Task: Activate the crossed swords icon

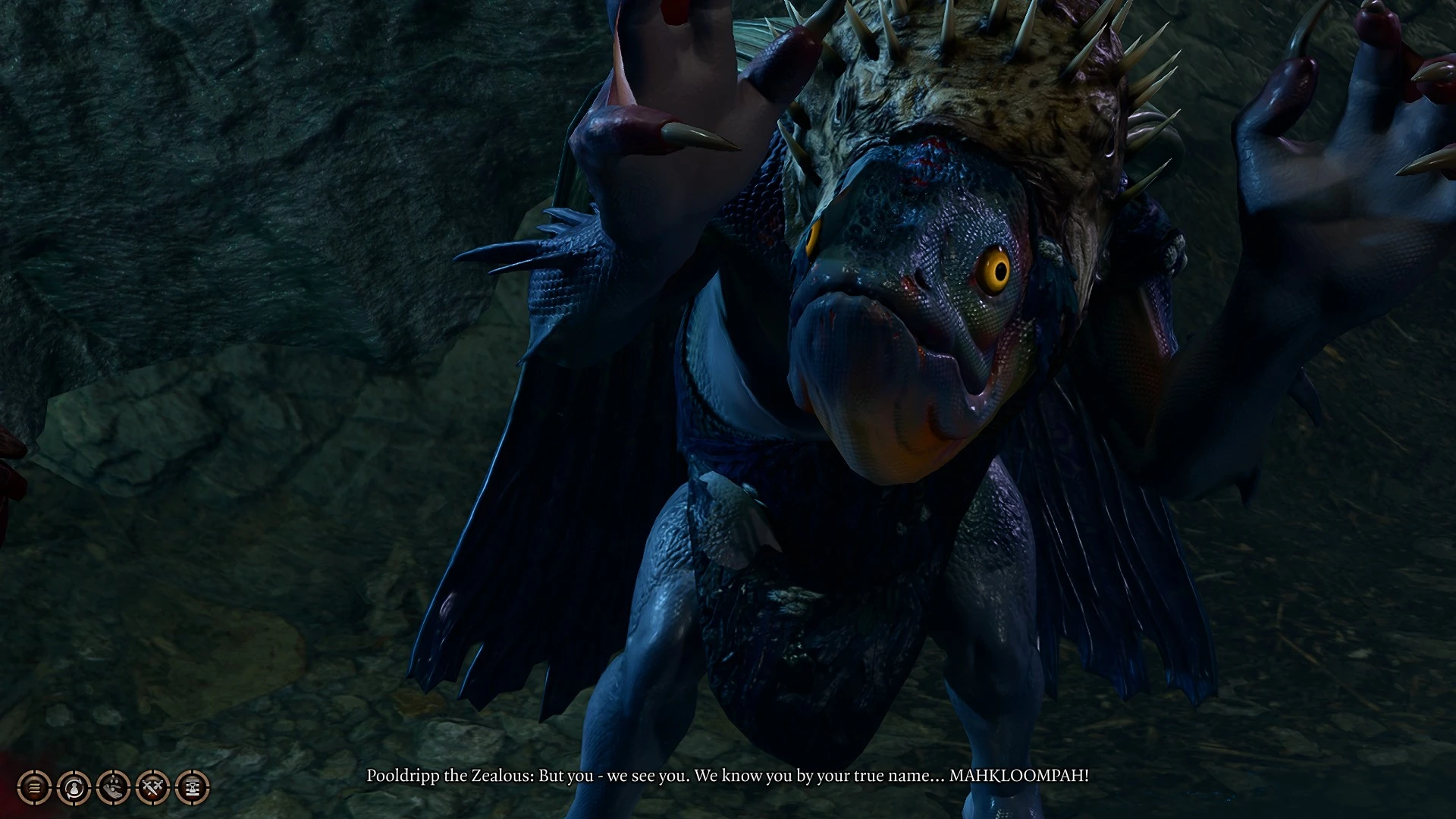Action: 152,788
